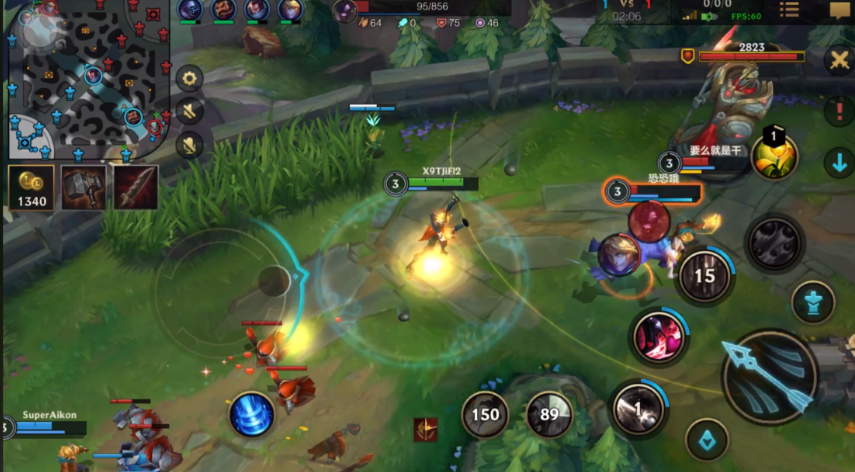Target minions with the small diamond button
The width and height of the screenshot is (855, 472).
[706, 439]
